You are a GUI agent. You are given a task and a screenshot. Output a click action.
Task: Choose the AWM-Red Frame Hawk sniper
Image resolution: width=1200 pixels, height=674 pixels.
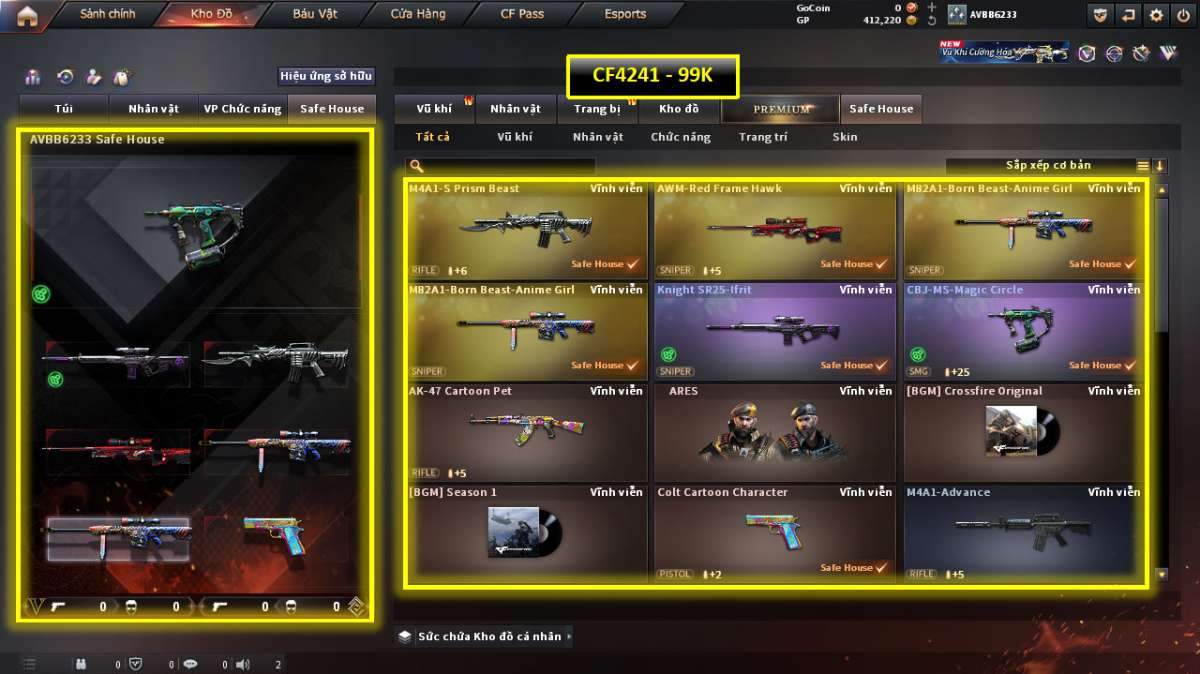(775, 230)
